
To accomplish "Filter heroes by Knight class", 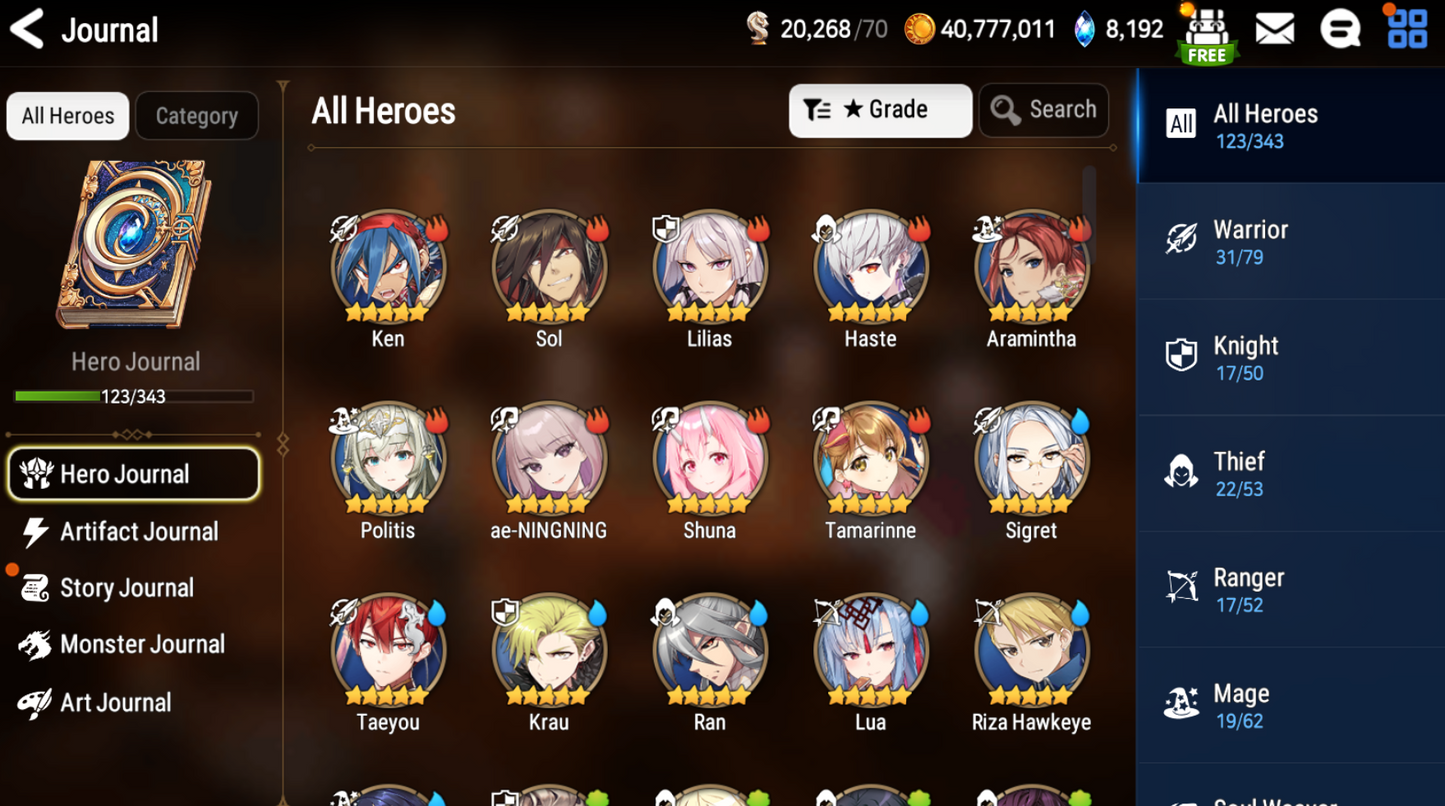I will (x=1290, y=358).
